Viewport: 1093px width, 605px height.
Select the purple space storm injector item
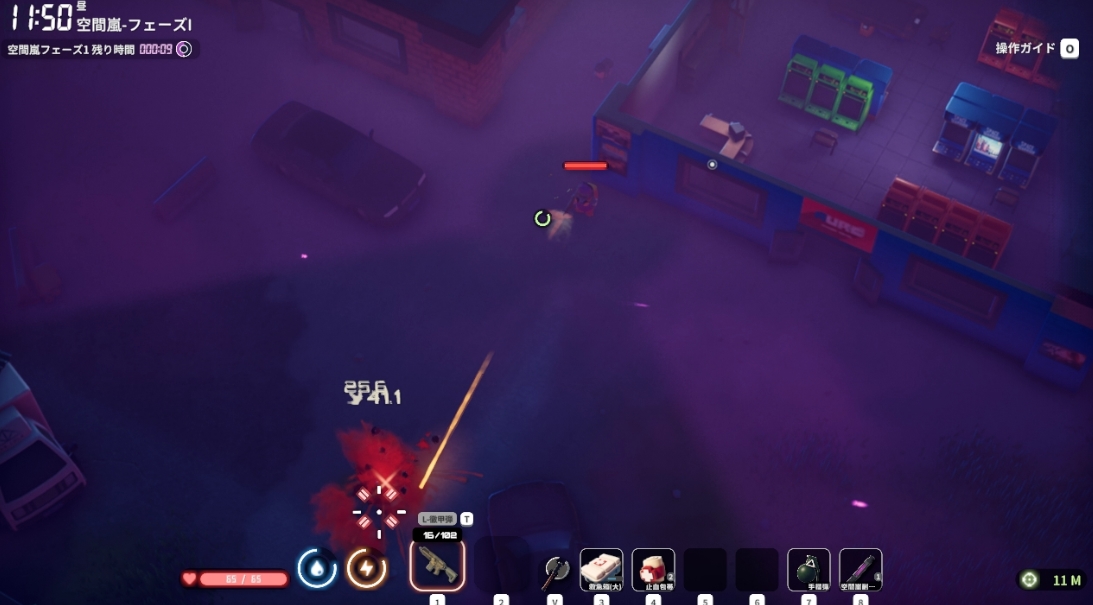[860, 569]
